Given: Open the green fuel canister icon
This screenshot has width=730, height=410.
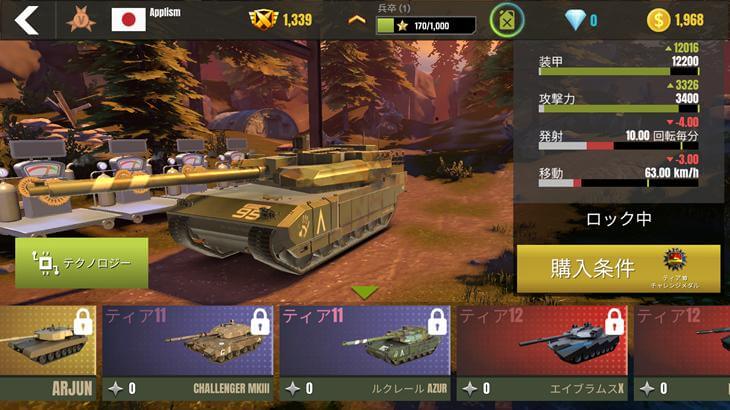Looking at the screenshot, I should [507, 20].
